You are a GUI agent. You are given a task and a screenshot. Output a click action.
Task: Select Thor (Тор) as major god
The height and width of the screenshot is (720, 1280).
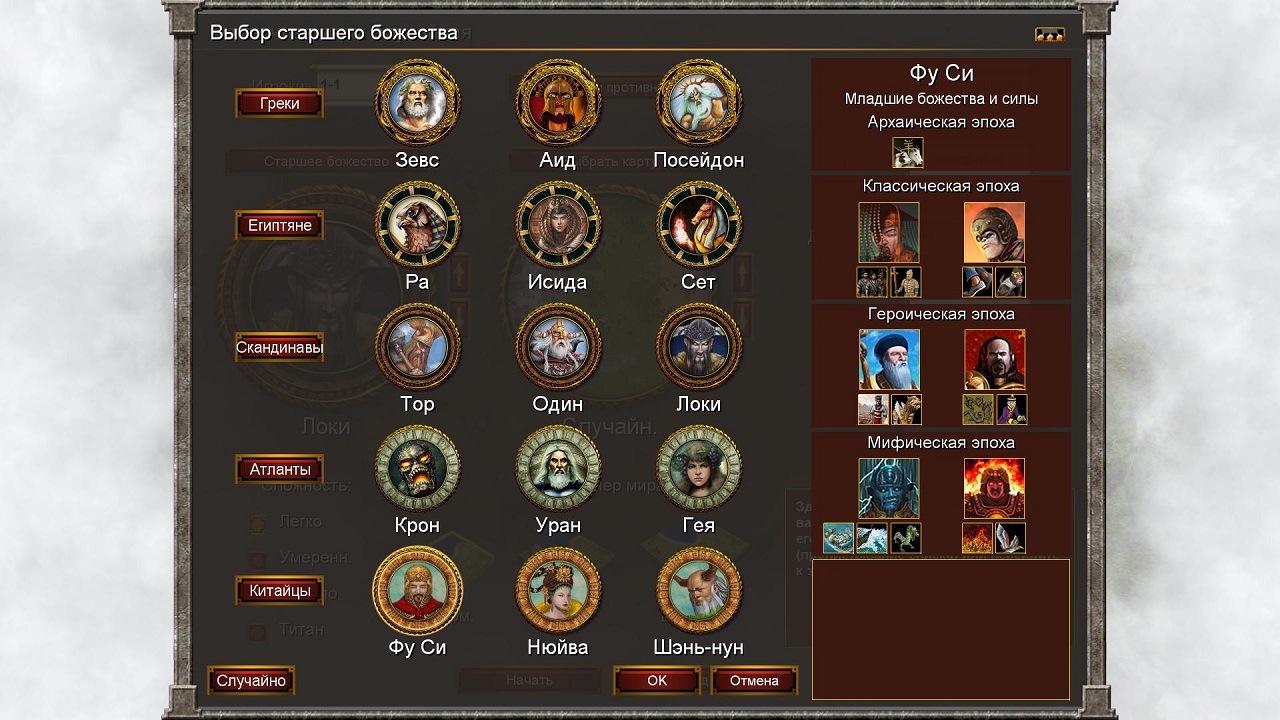[x=417, y=347]
